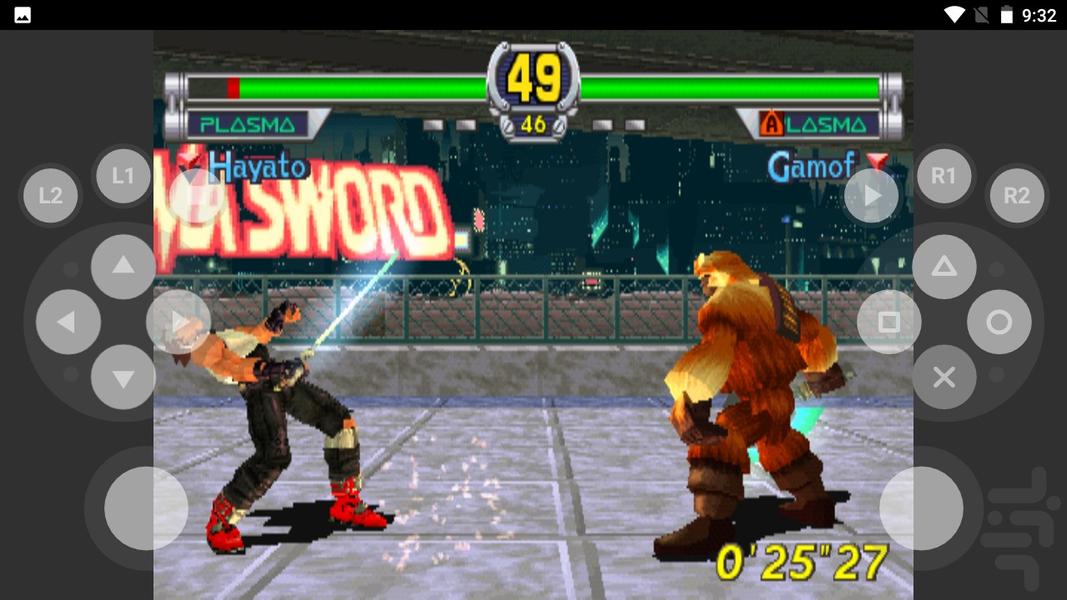Touch the right analog stick

click(x=921, y=508)
